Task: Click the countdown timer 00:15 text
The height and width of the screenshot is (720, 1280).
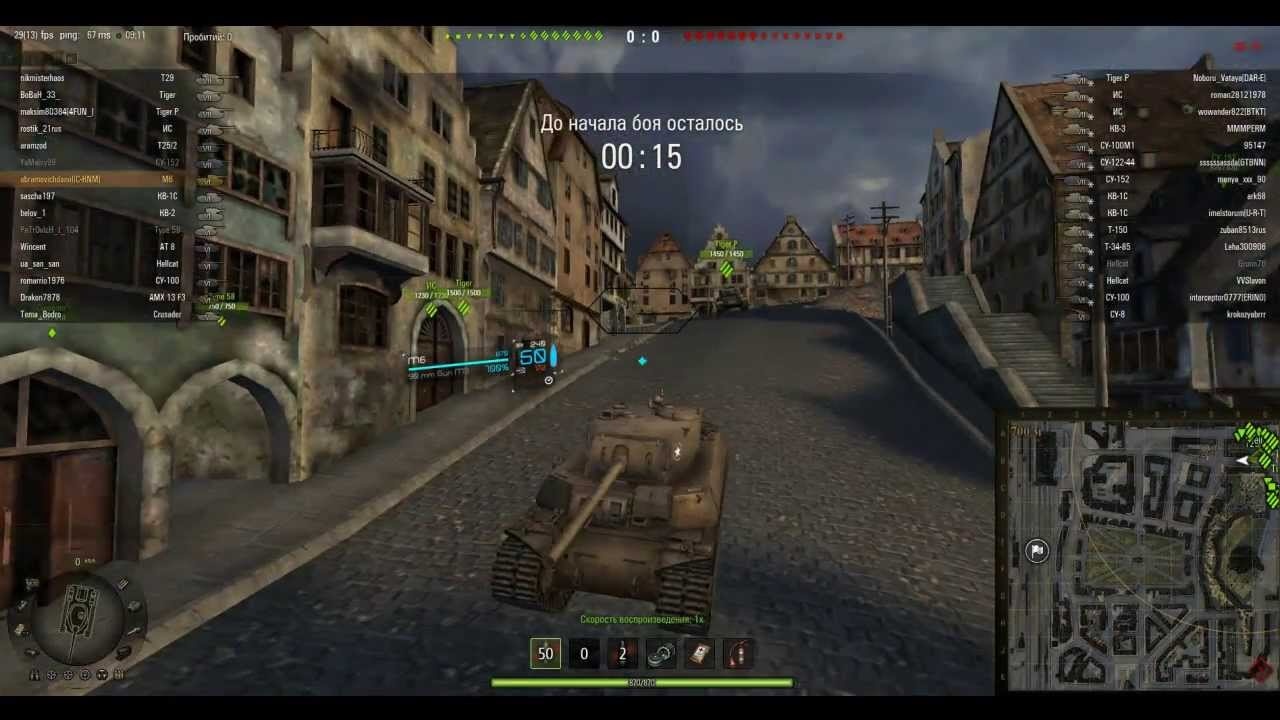Action: 643,157
